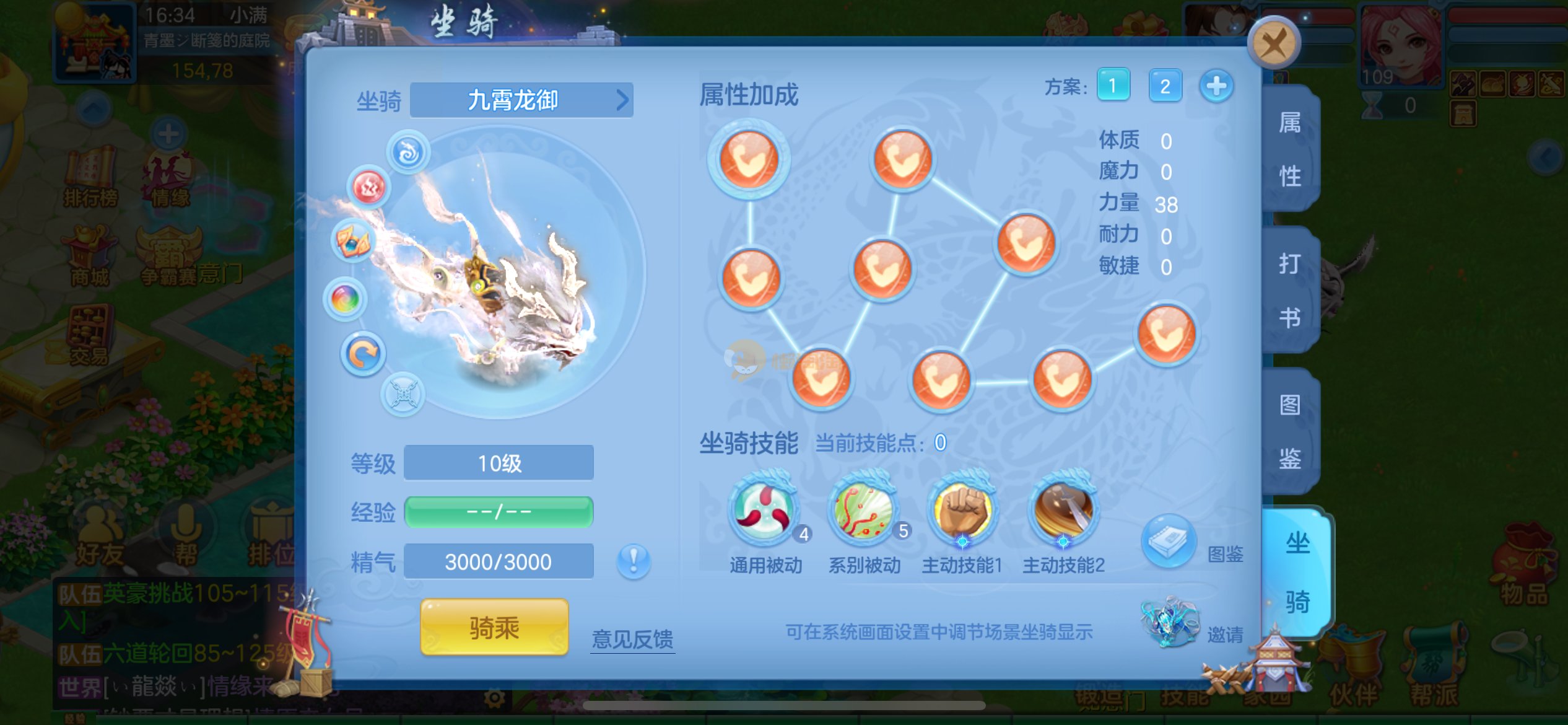Tap the blue swirl icon by the mount
The image size is (1568, 725).
408,152
